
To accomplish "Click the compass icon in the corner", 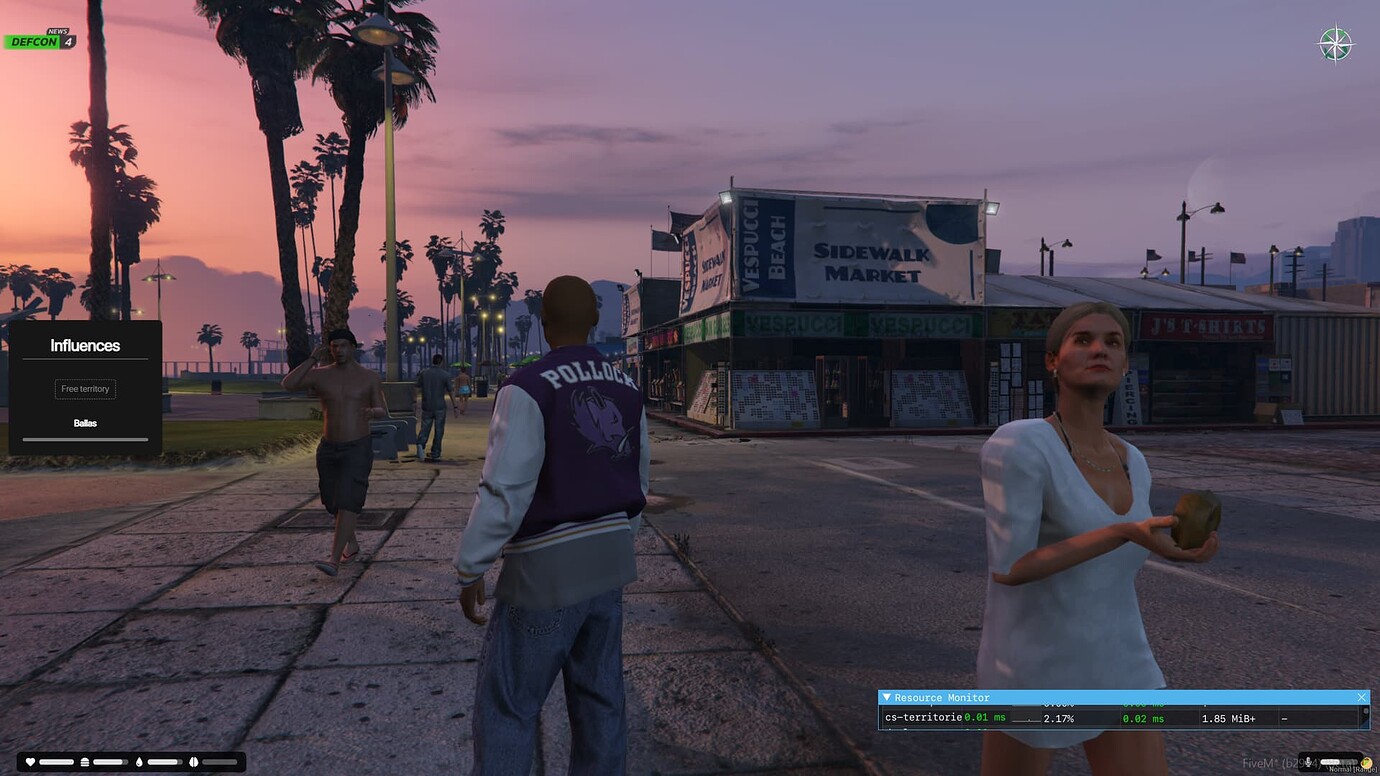I will [x=1335, y=44].
